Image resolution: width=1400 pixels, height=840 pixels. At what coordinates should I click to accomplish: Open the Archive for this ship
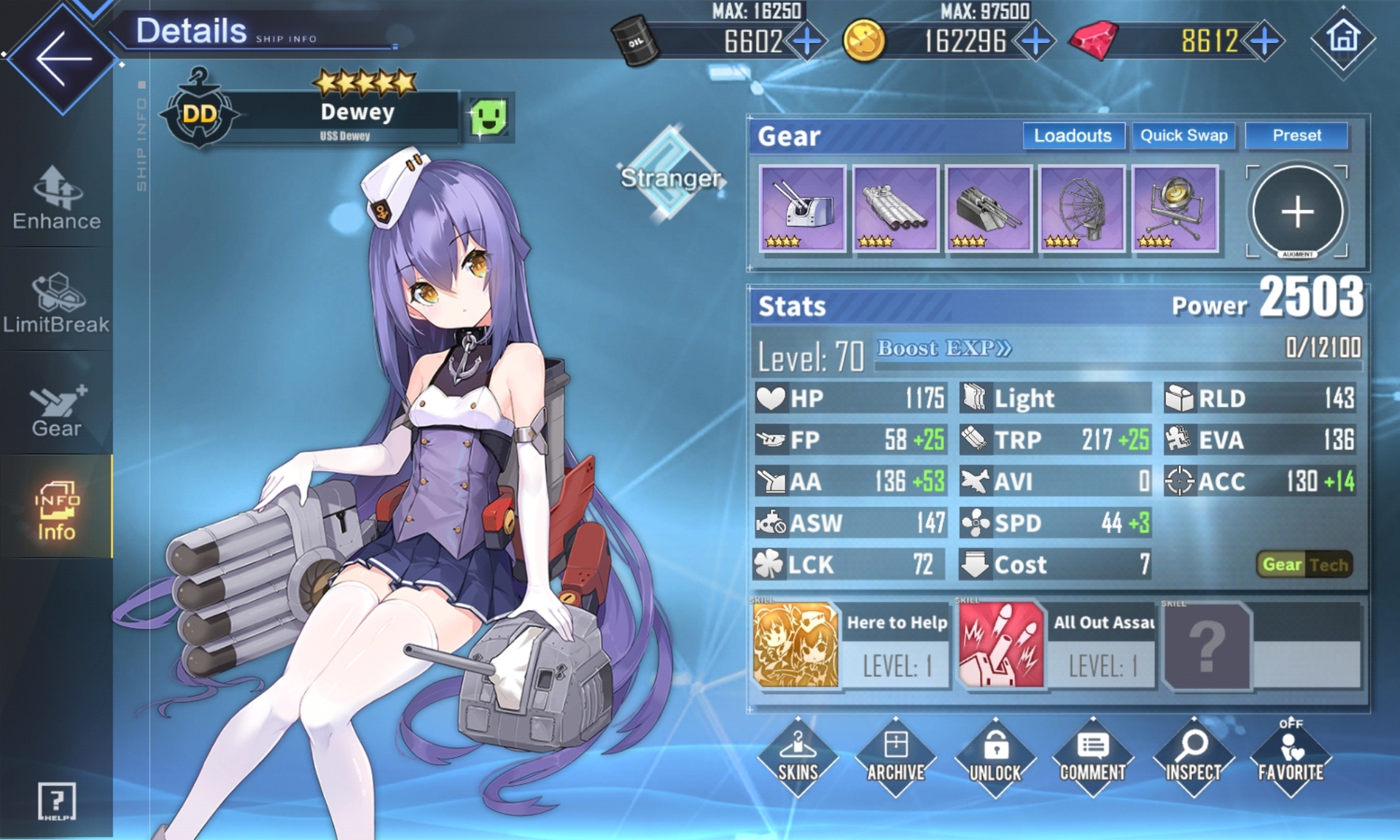coord(895,757)
